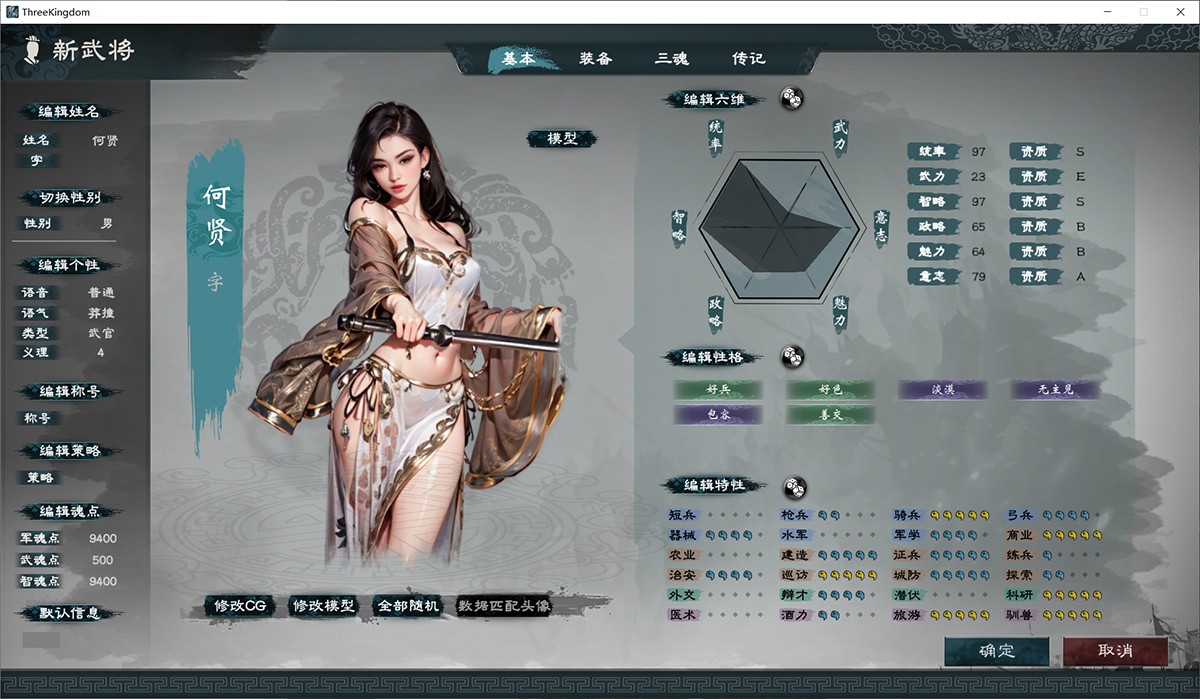Confirm with the 确定 button
1200x699 pixels.
point(997,651)
